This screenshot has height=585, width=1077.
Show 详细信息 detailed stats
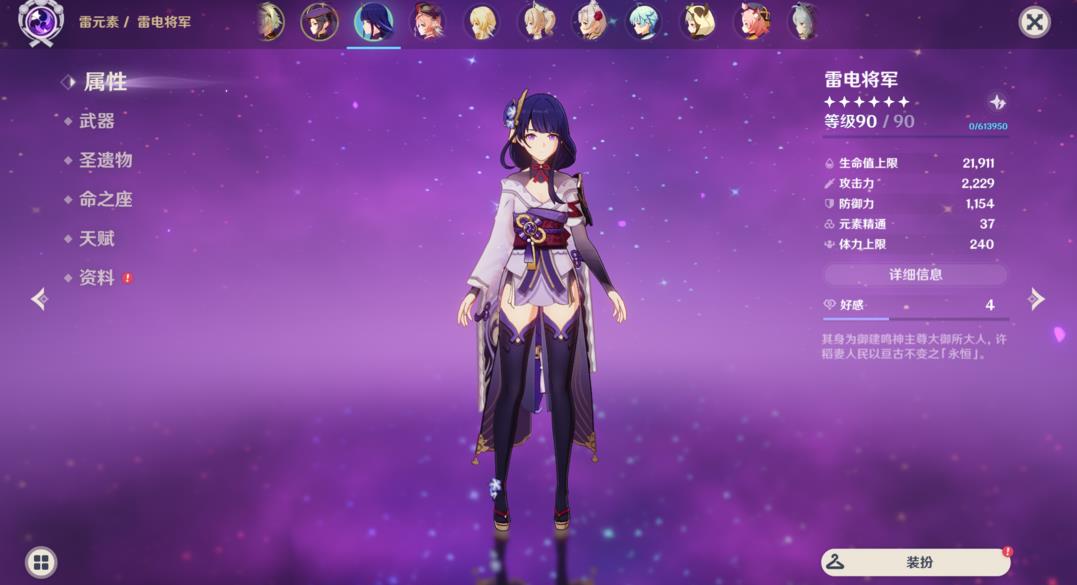coord(915,274)
